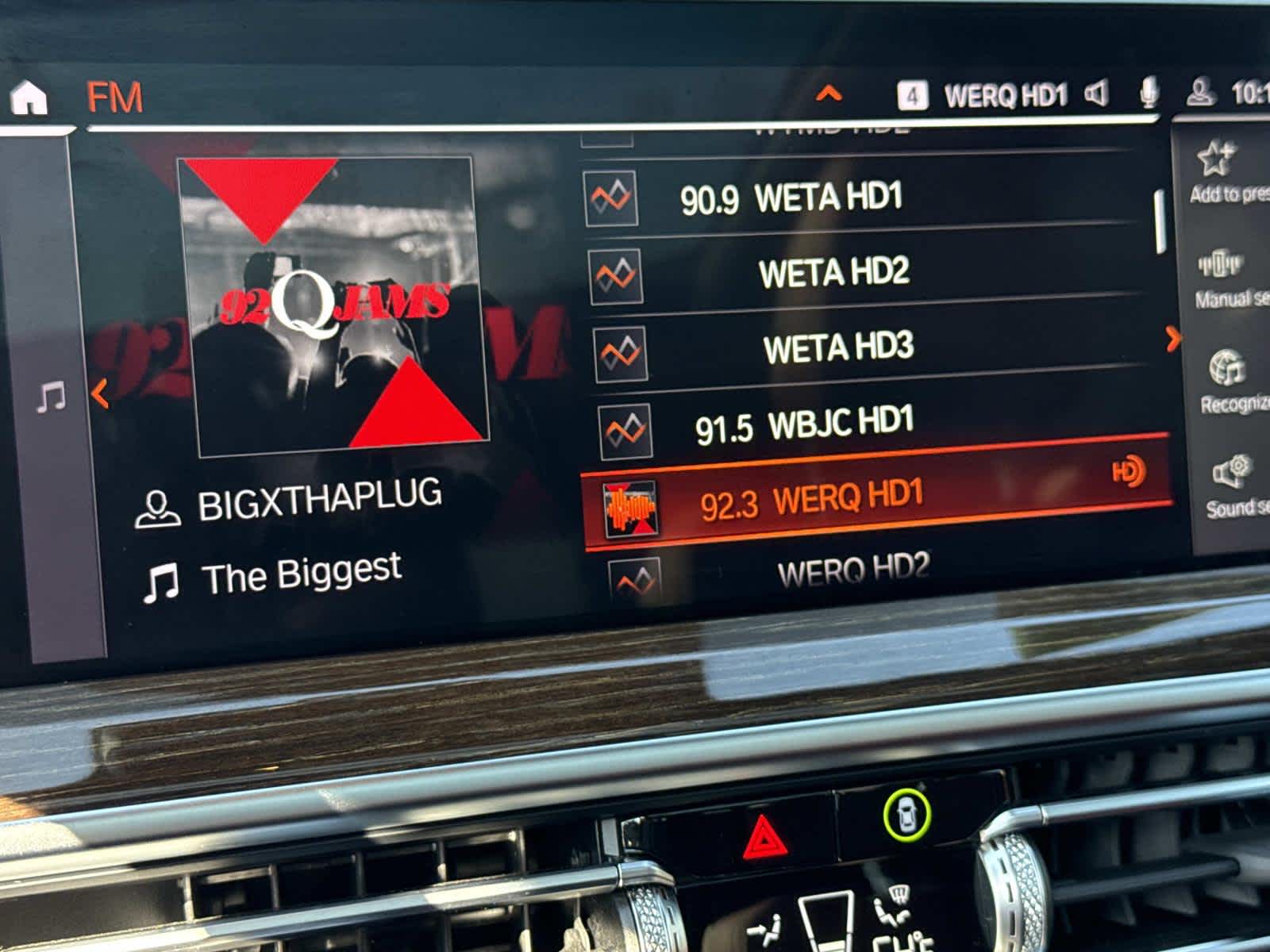Tap the microphone voice icon
The height and width of the screenshot is (952, 1270).
click(1148, 94)
